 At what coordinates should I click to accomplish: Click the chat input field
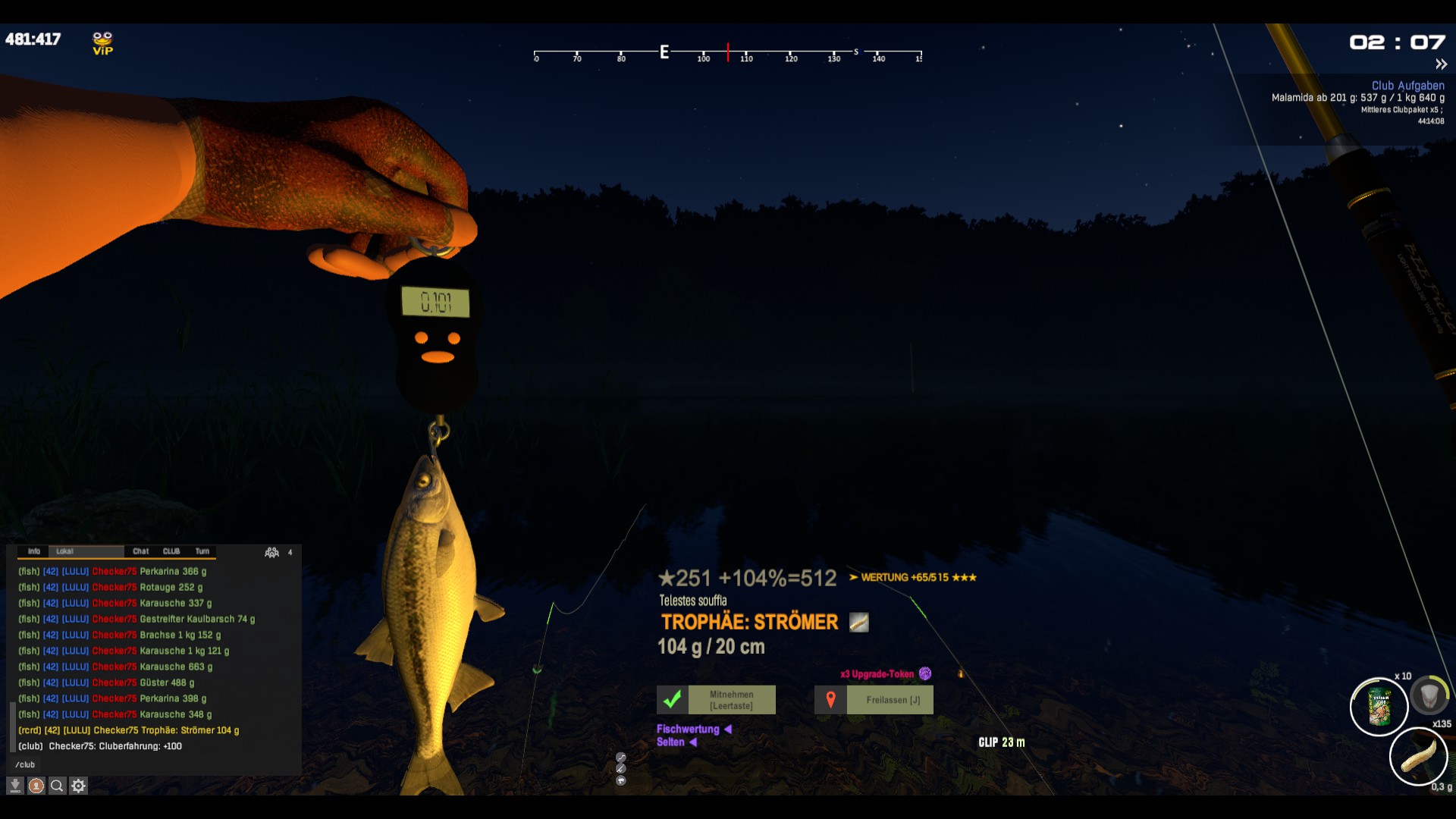[152, 764]
